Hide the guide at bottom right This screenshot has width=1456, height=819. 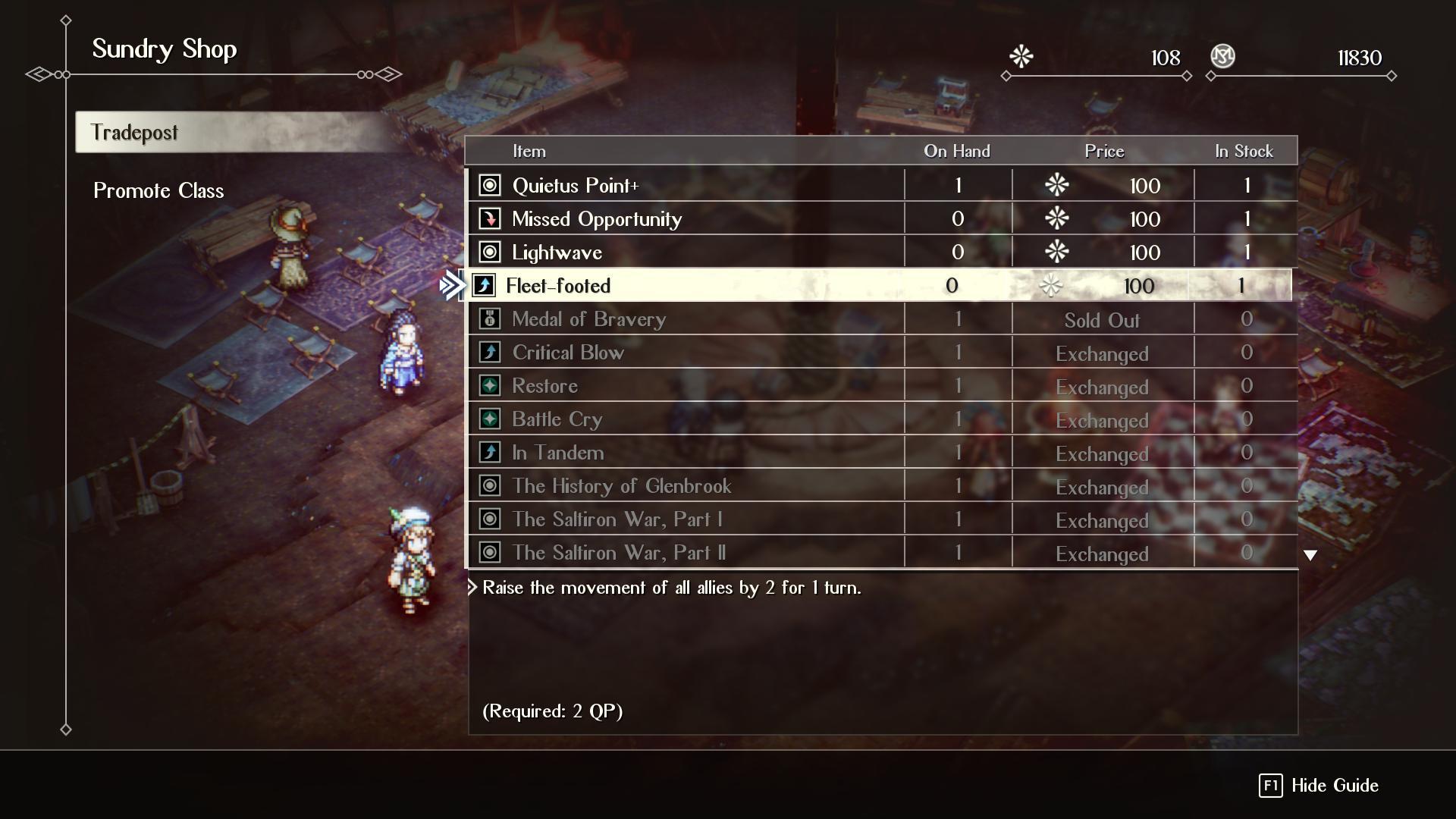coord(1319,786)
